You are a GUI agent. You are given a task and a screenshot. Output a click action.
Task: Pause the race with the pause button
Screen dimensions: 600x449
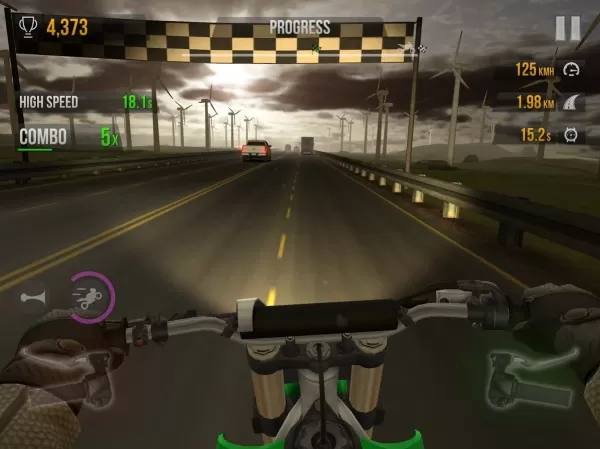point(566,29)
